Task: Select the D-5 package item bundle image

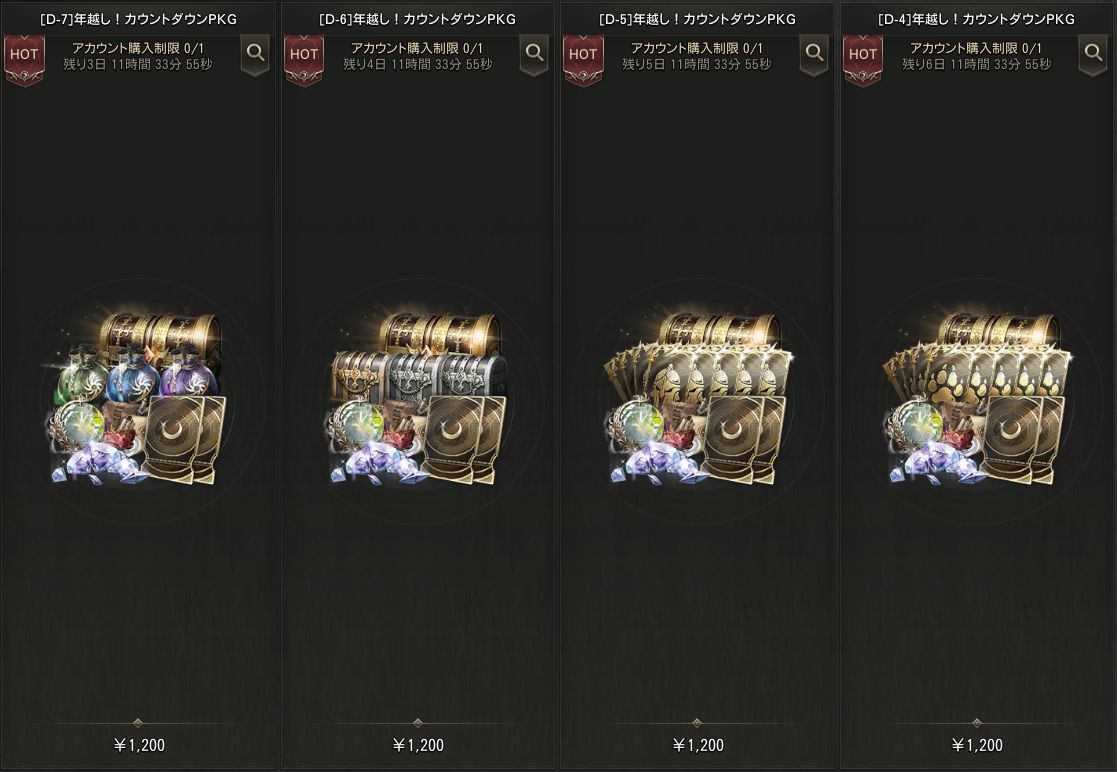Action: 697,399
